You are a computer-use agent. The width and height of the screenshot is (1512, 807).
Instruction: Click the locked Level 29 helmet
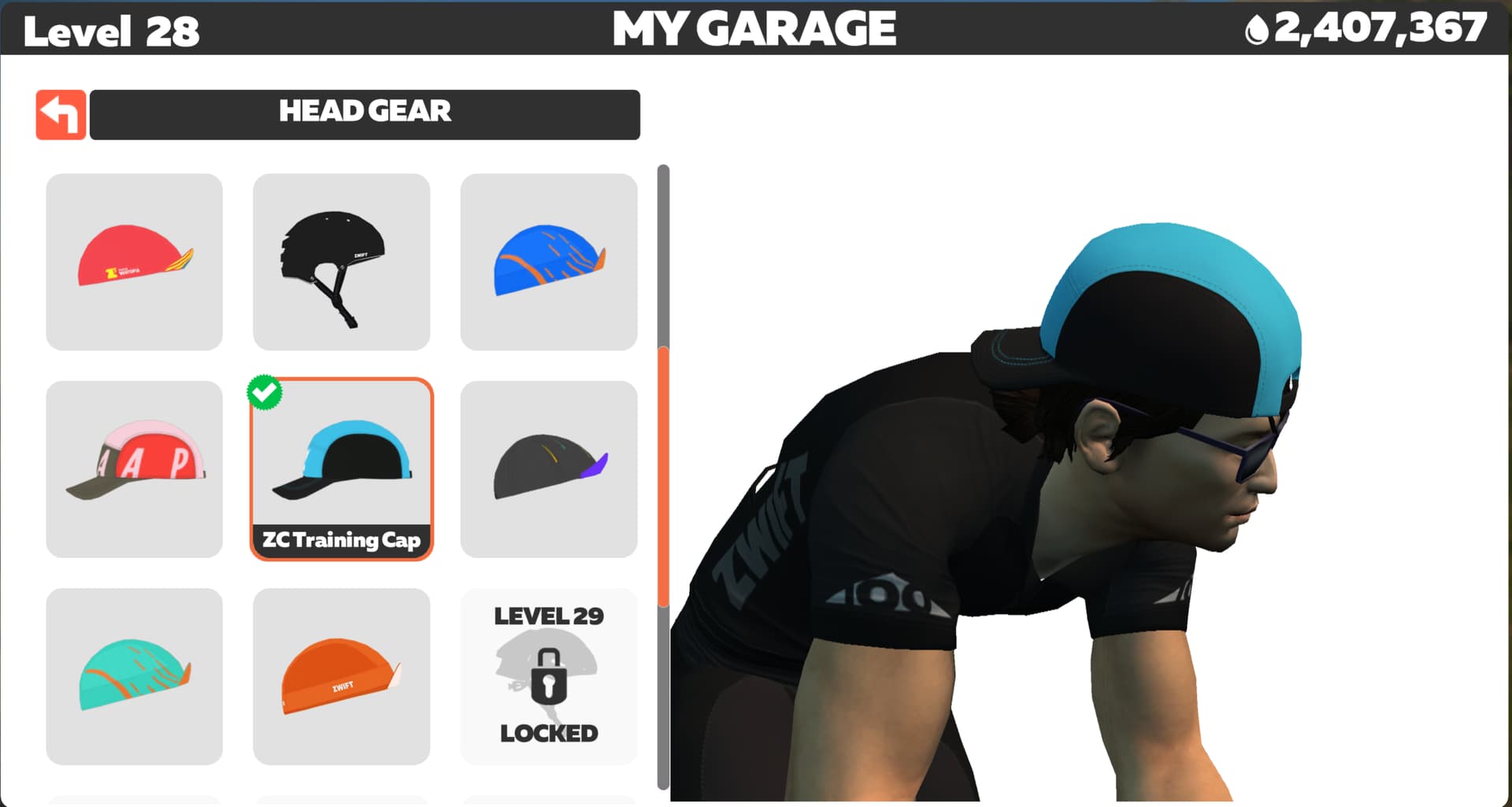549,677
